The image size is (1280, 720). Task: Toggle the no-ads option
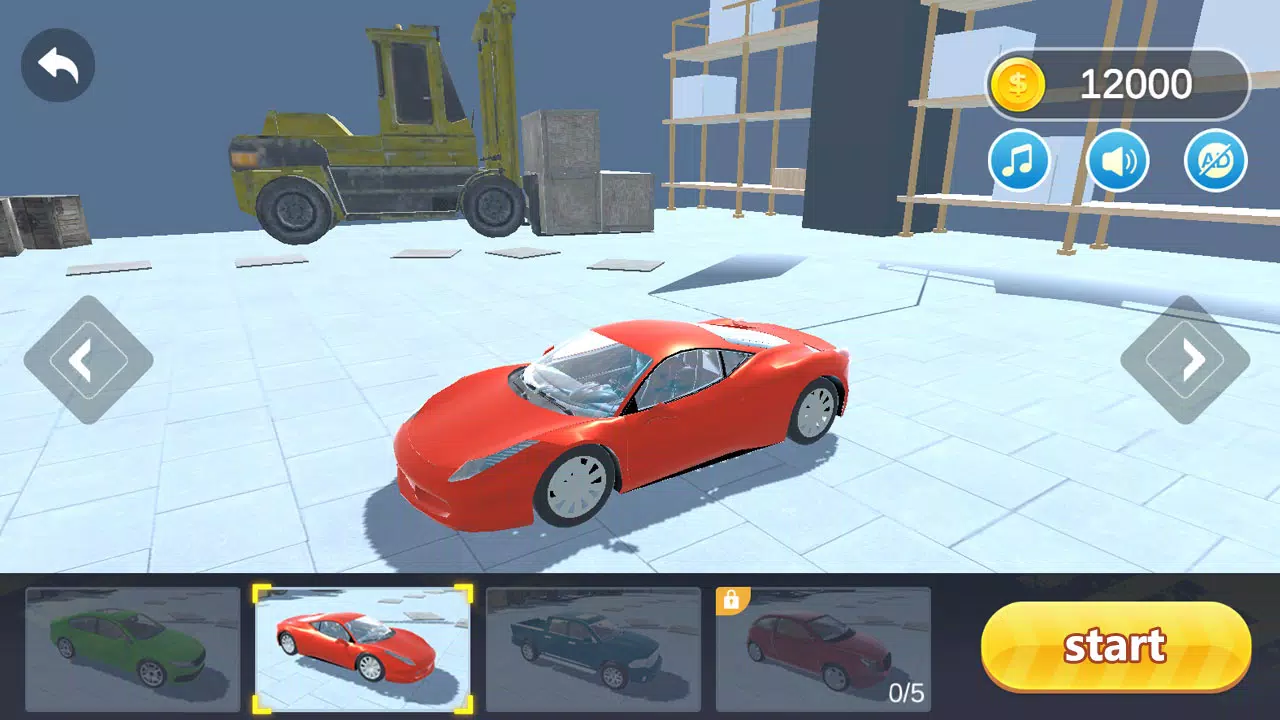(x=1213, y=160)
